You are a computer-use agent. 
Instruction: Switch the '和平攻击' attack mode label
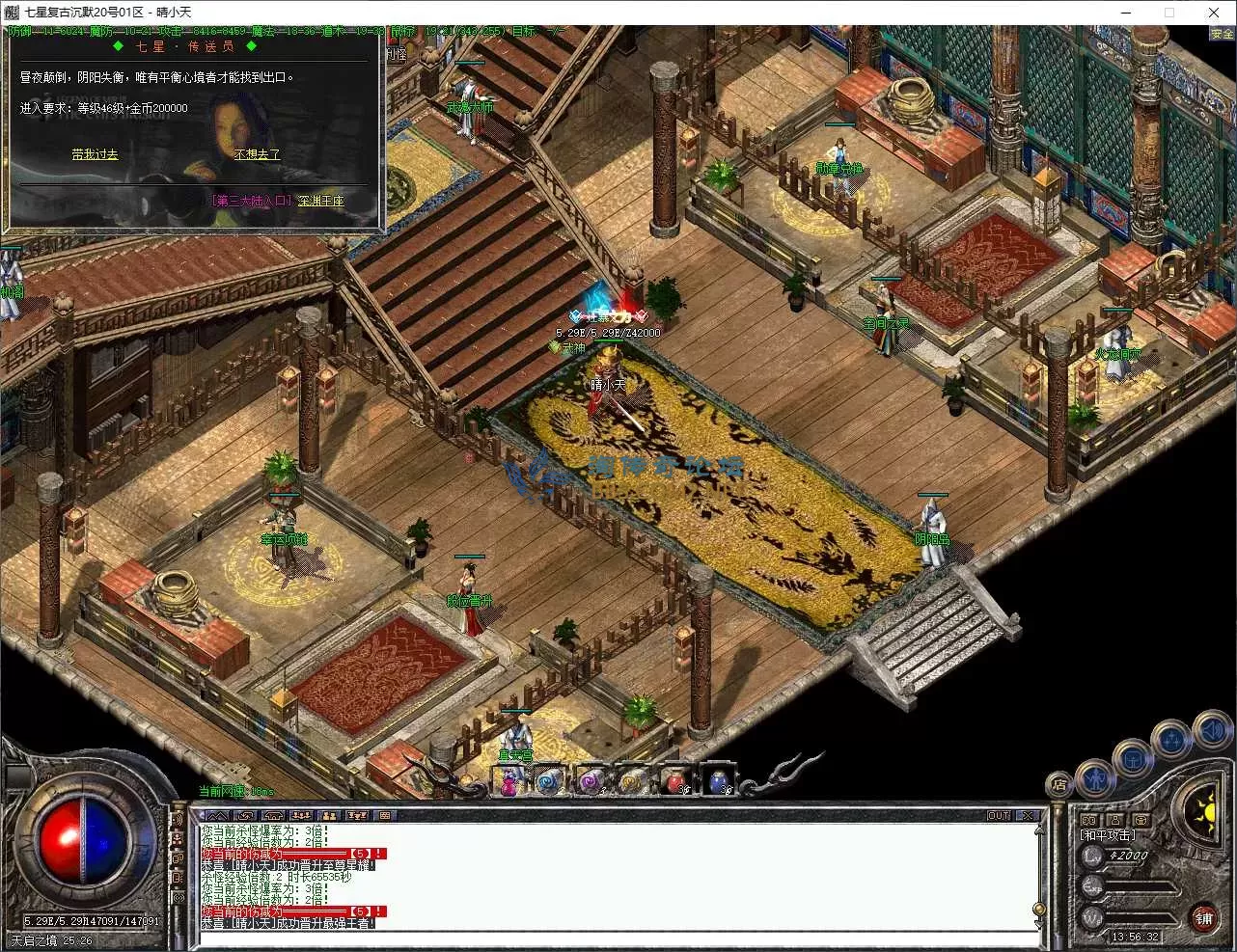[x=1108, y=835]
